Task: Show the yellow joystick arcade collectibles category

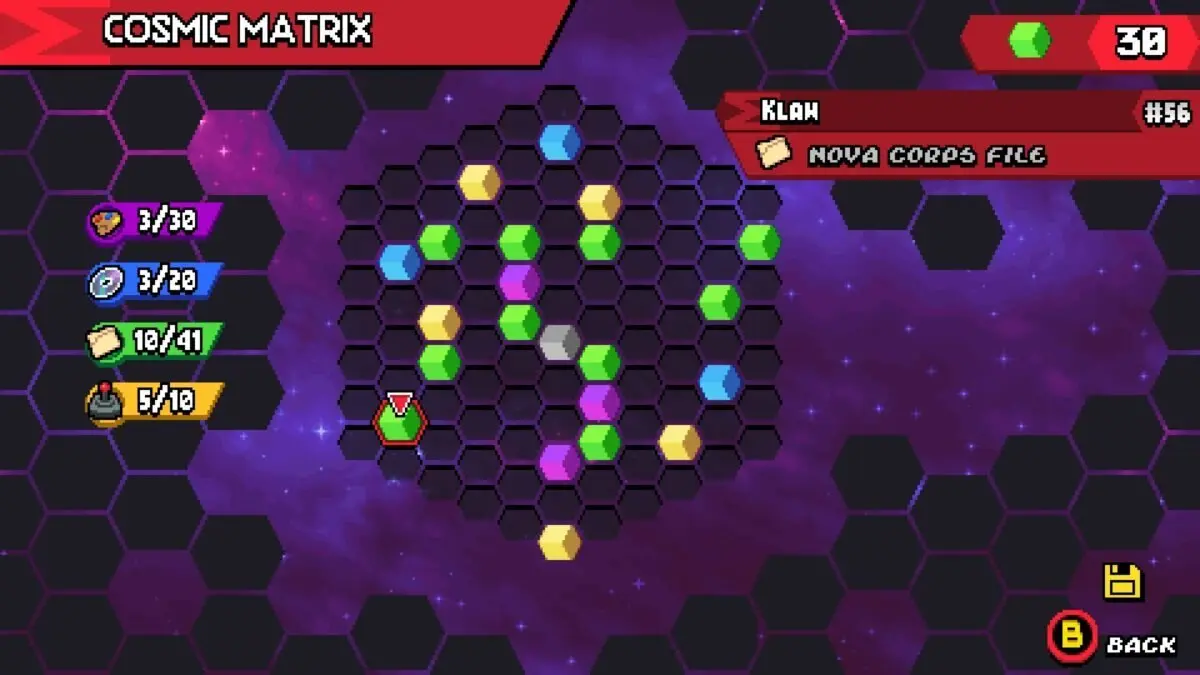Action: (153, 402)
